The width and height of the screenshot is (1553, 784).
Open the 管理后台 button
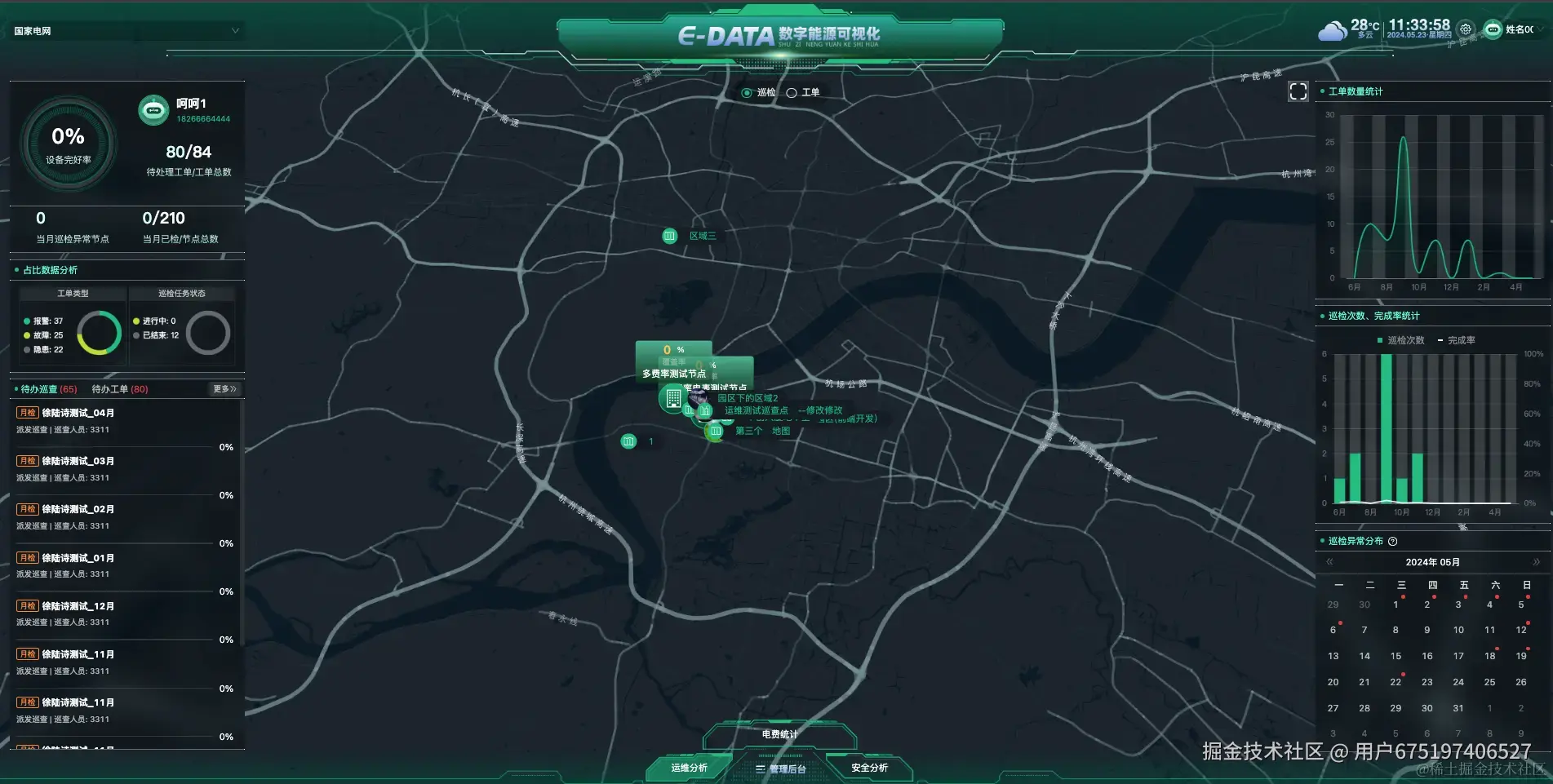[x=781, y=768]
